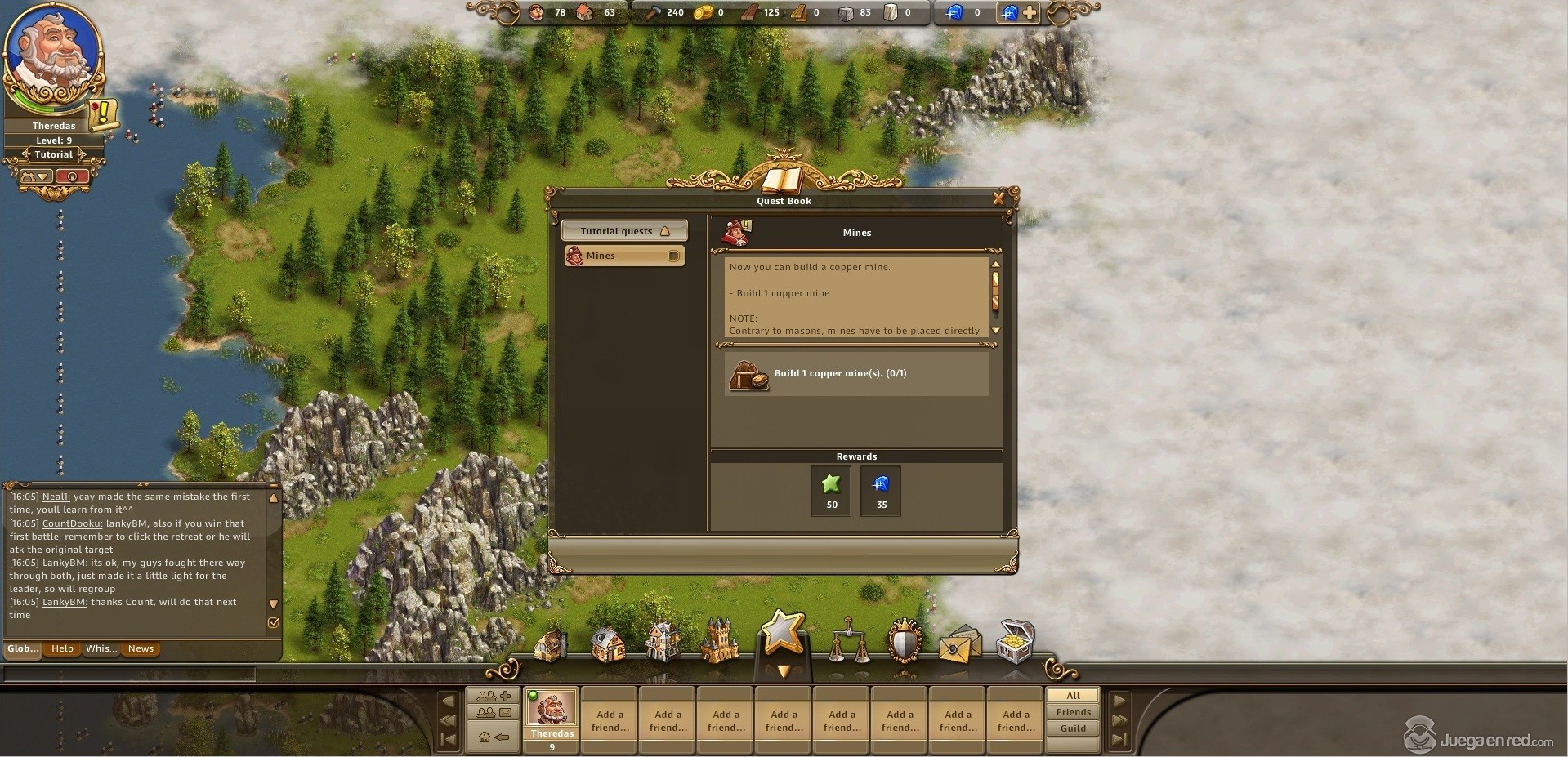
Task: Close the Quest Book window
Action: click(x=998, y=198)
